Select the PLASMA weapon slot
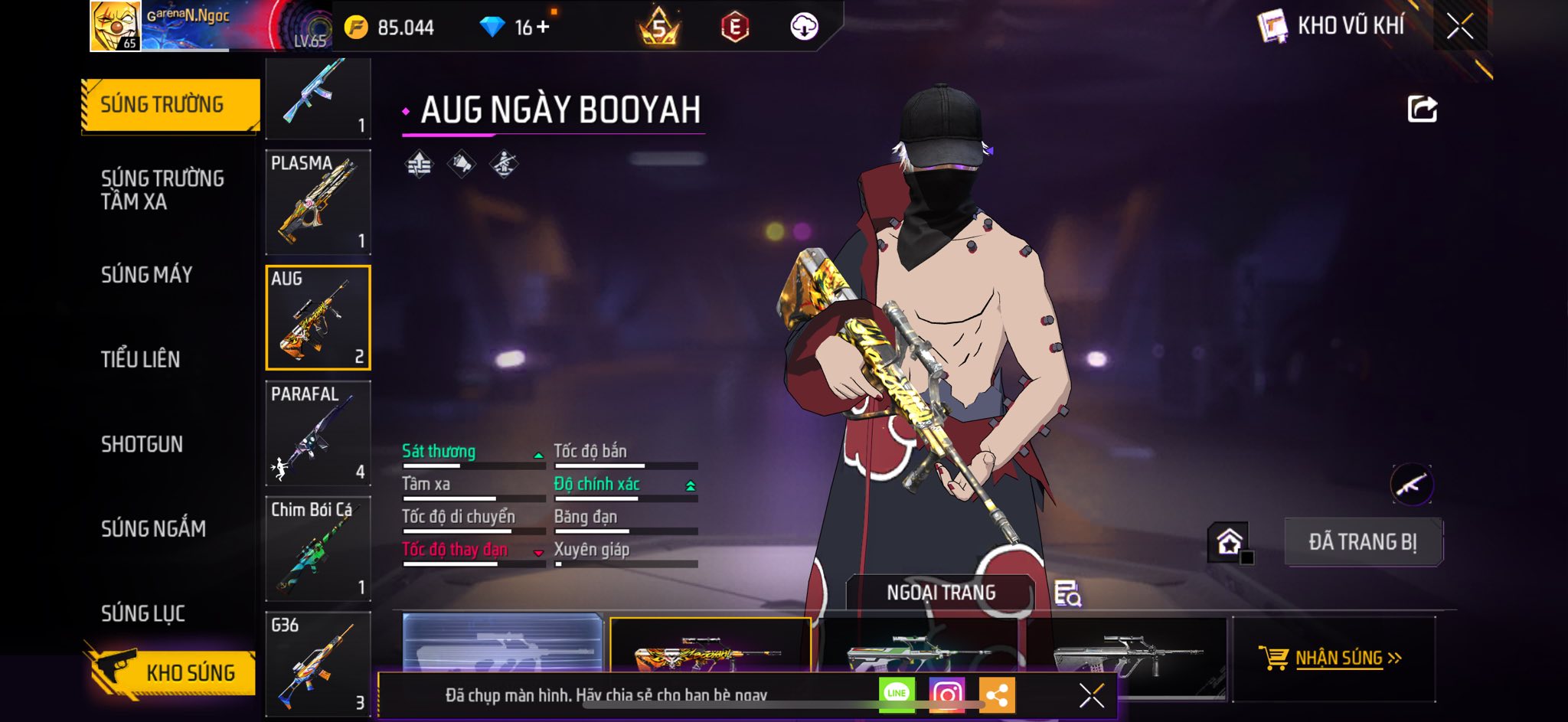 (318, 202)
